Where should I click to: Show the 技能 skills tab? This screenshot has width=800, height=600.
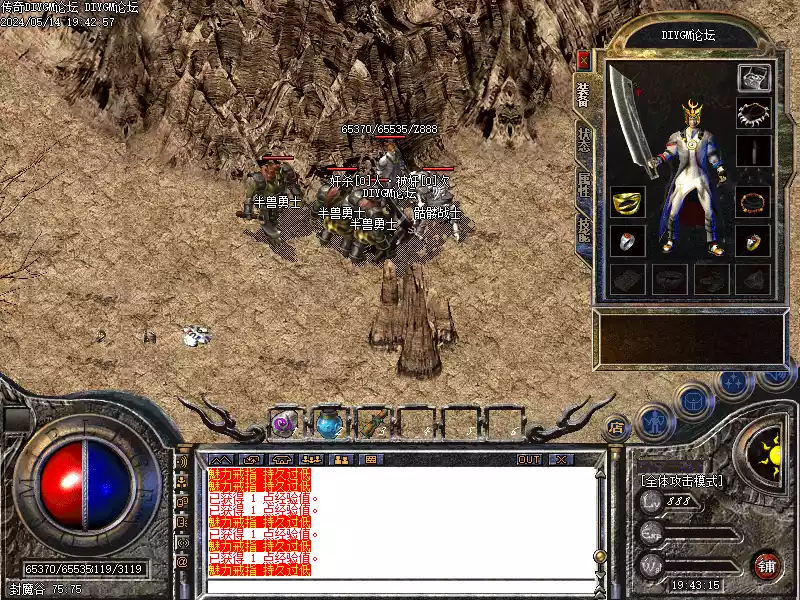pos(584,232)
